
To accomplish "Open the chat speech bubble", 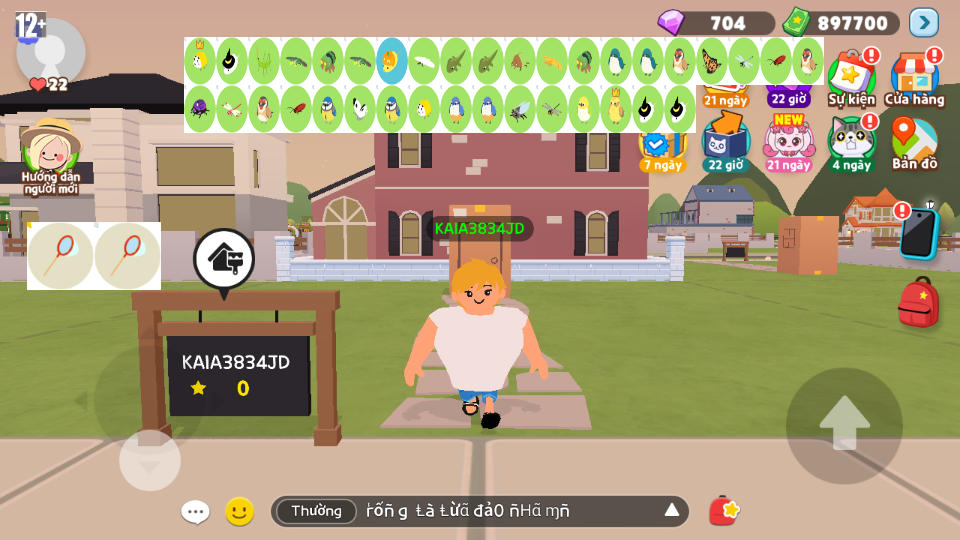I will [195, 512].
